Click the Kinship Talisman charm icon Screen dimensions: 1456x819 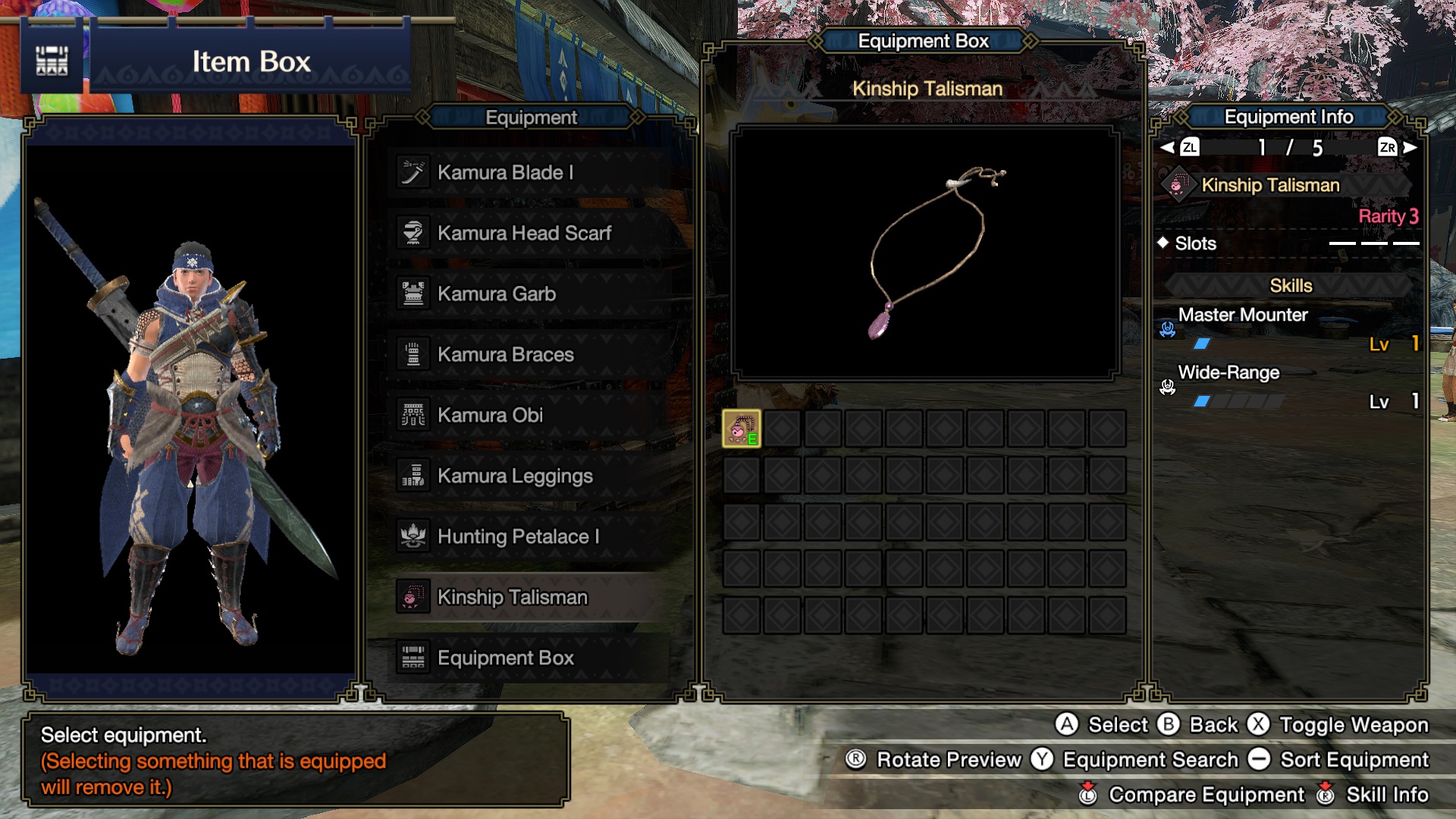click(x=413, y=598)
